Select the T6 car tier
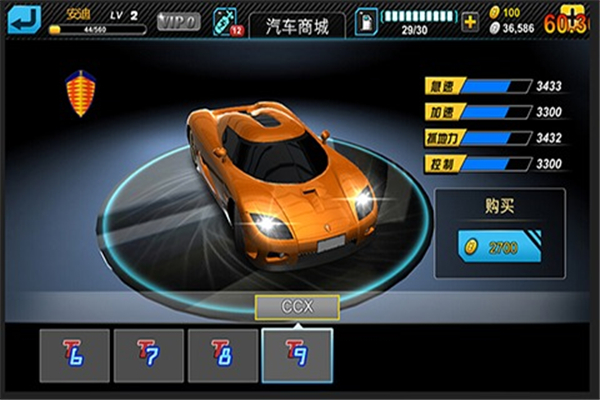The width and height of the screenshot is (600, 400). coord(74,352)
